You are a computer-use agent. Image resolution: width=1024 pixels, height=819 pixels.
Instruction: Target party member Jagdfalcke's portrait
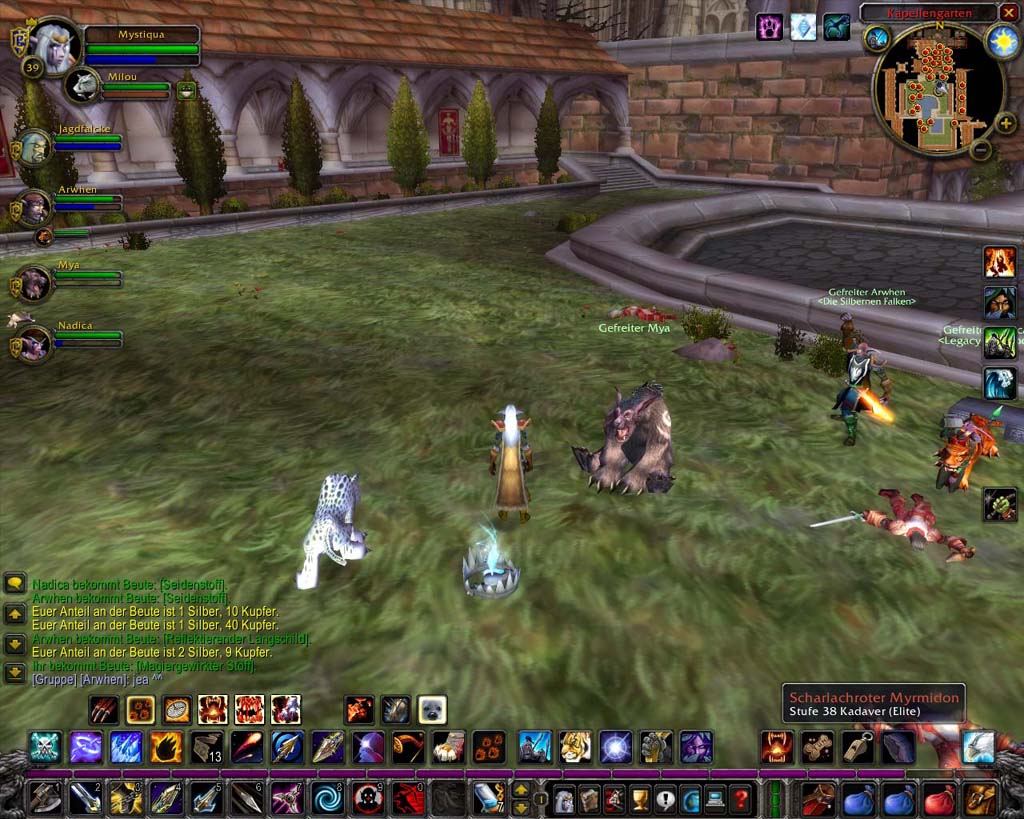coord(34,148)
